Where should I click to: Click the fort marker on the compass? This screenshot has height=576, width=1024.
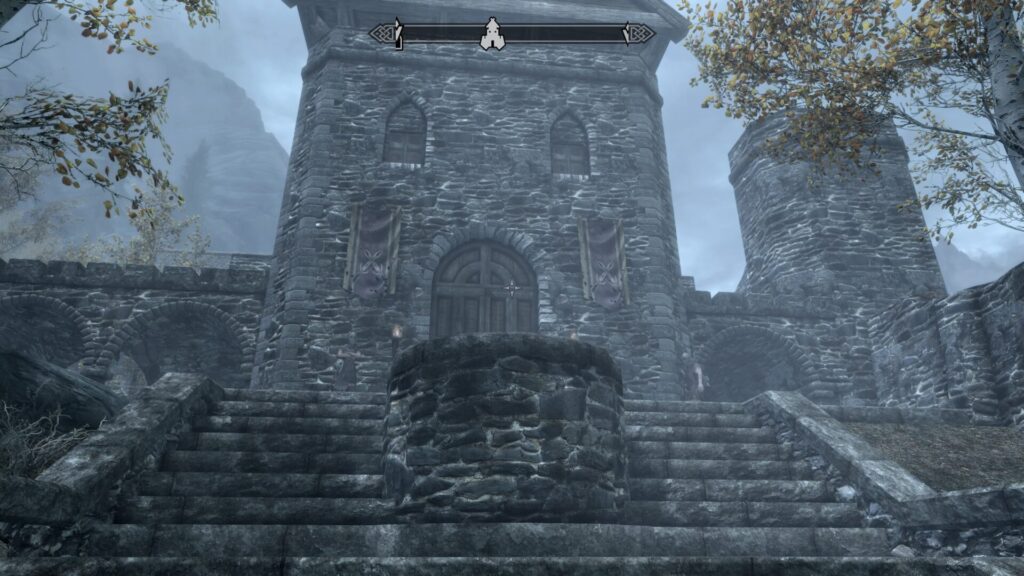tap(491, 34)
